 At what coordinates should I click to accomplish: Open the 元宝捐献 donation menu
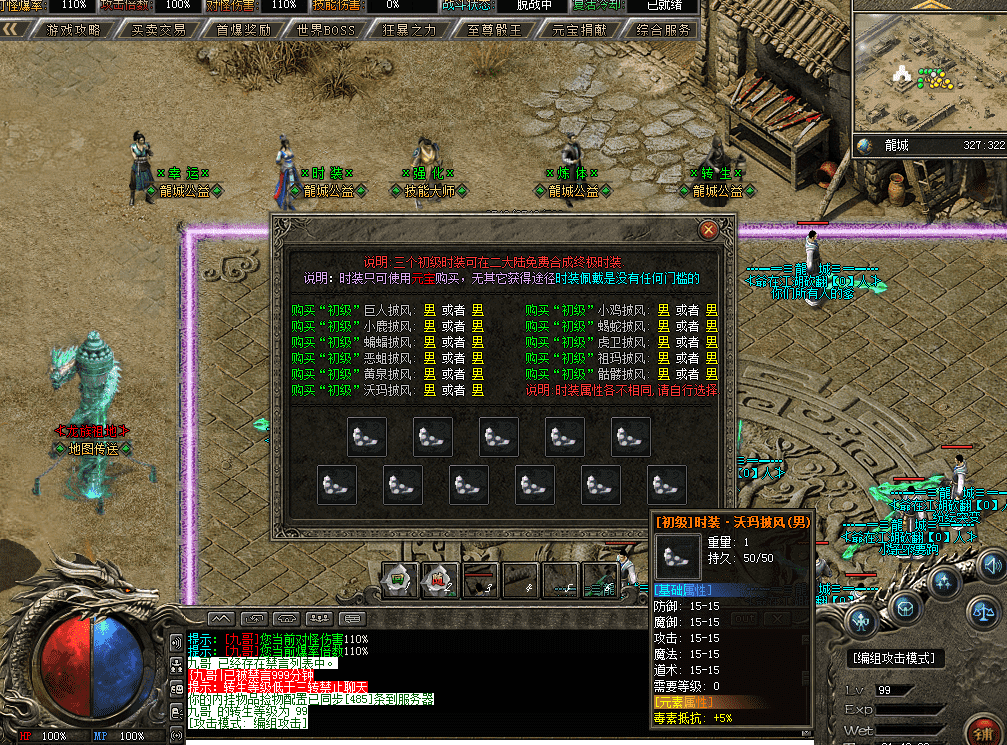click(x=579, y=30)
